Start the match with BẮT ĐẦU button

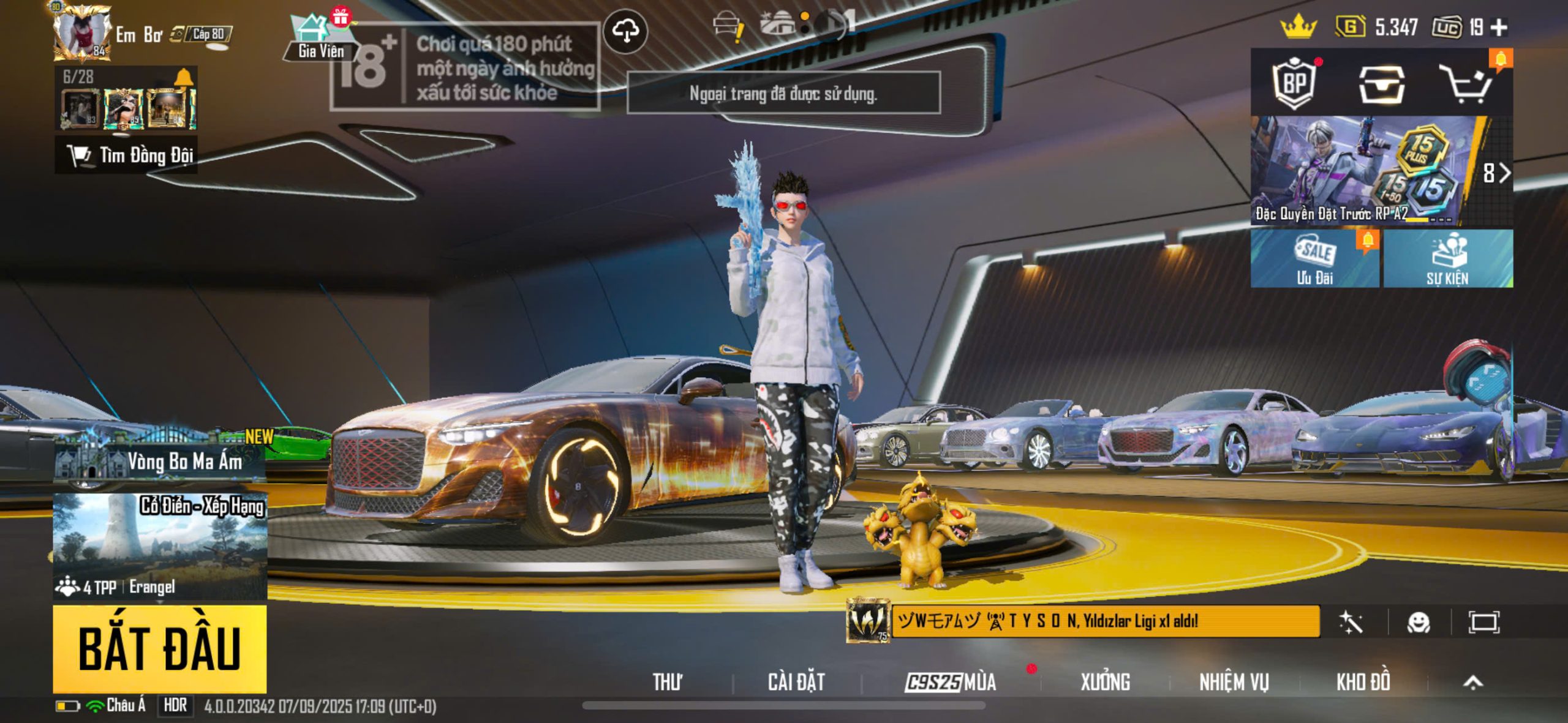(x=159, y=648)
